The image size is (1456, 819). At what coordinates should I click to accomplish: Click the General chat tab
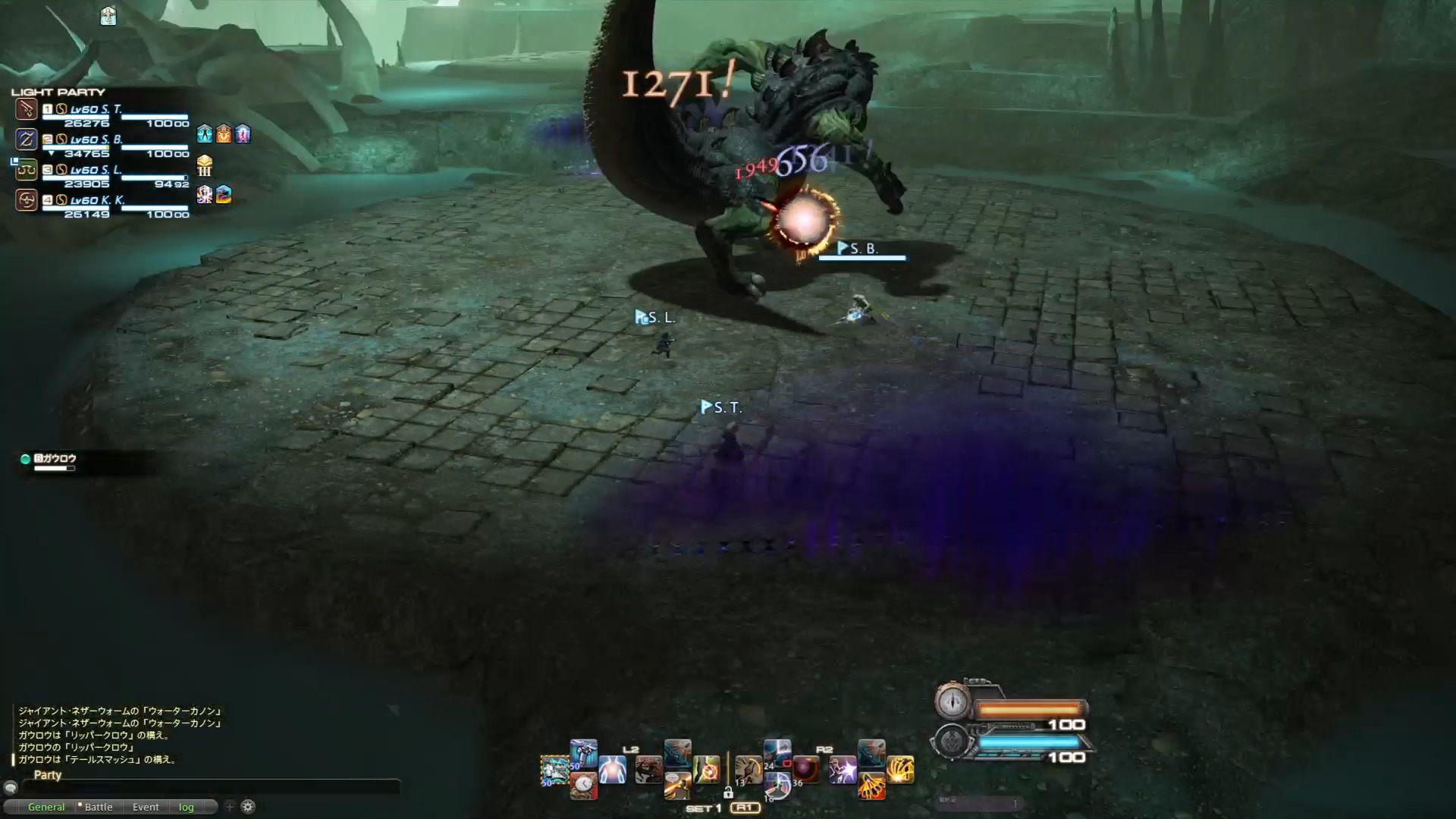(45, 807)
